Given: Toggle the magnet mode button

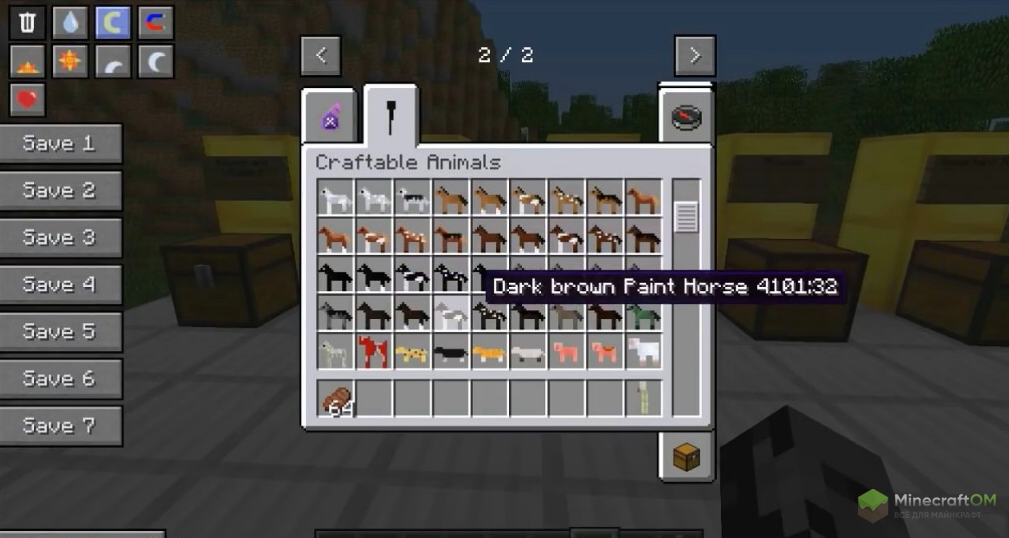Looking at the screenshot, I should coord(155,22).
